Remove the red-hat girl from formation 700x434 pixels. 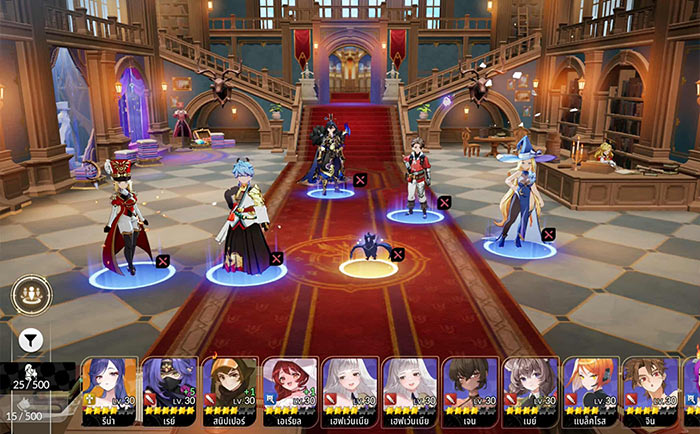pos(162,261)
